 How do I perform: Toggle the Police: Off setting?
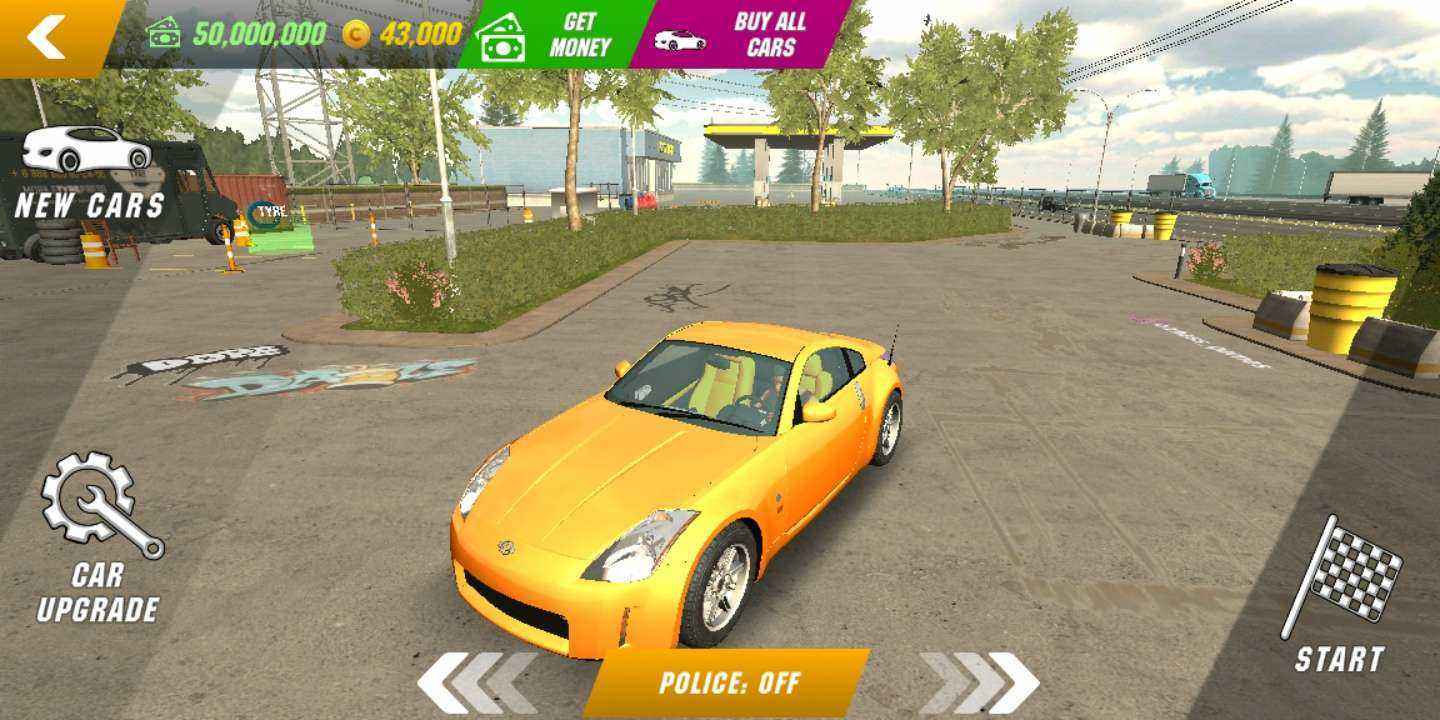(727, 683)
